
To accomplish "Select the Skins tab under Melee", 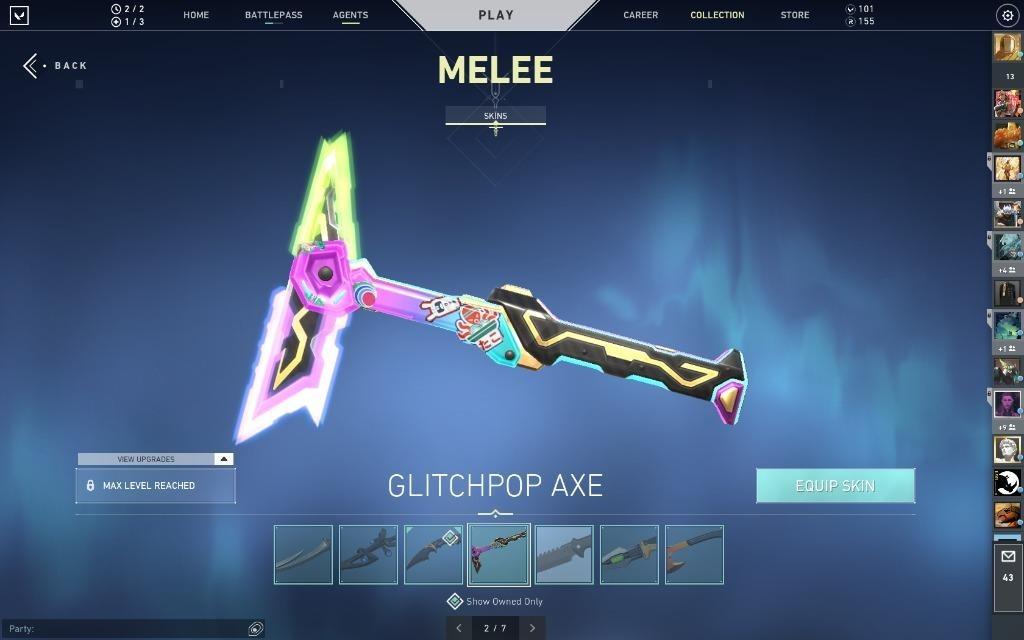I will (495, 116).
